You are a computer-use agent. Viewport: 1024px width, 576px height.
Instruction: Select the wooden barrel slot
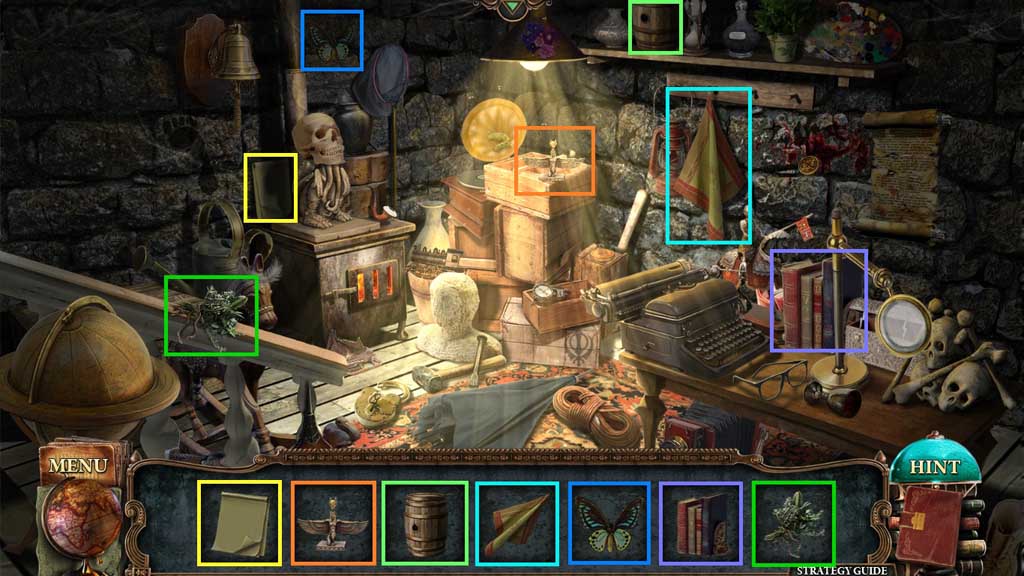424,523
